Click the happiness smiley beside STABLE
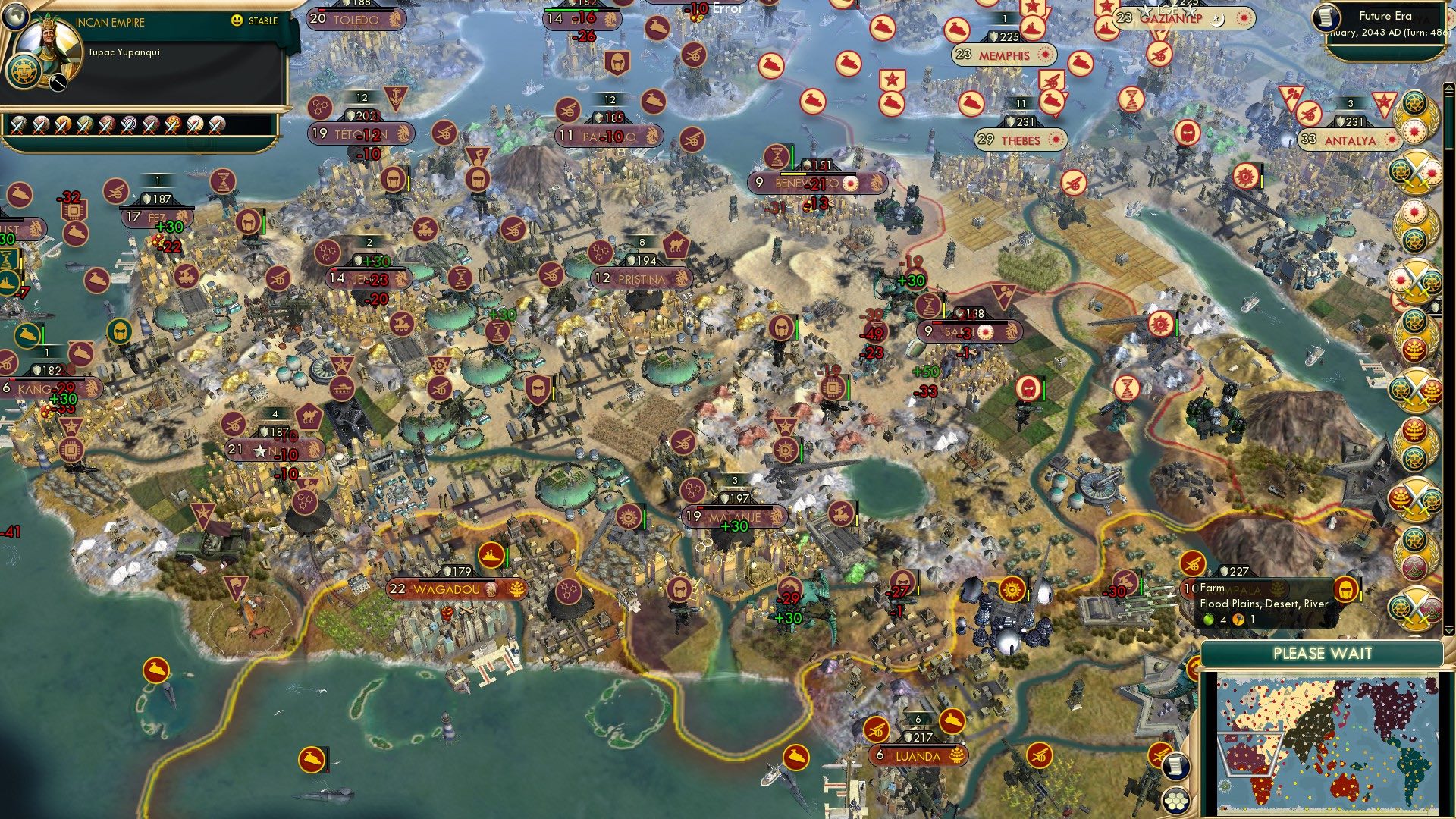 237,20
